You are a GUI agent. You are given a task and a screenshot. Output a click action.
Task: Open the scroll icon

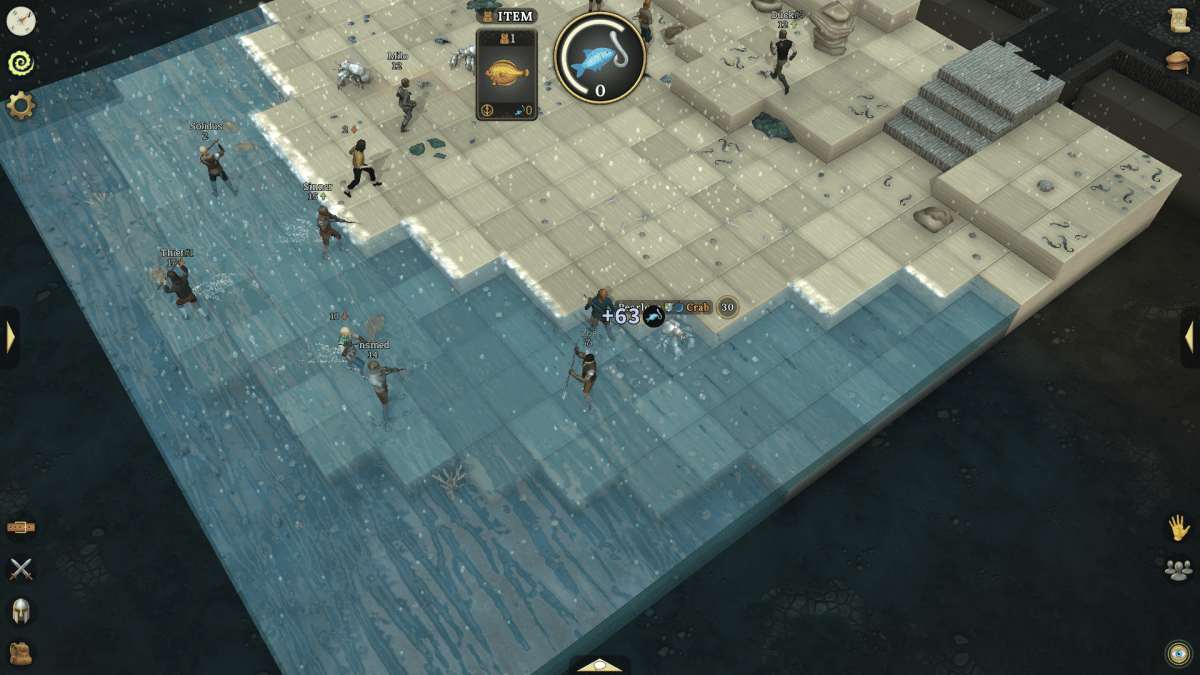[1179, 20]
